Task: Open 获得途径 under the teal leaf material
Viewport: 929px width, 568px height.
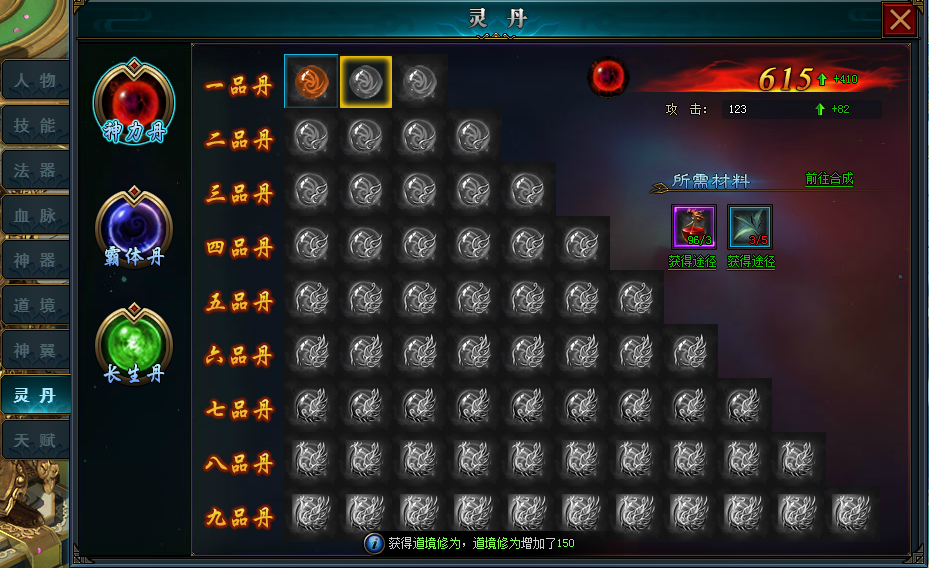Action: tap(750, 262)
